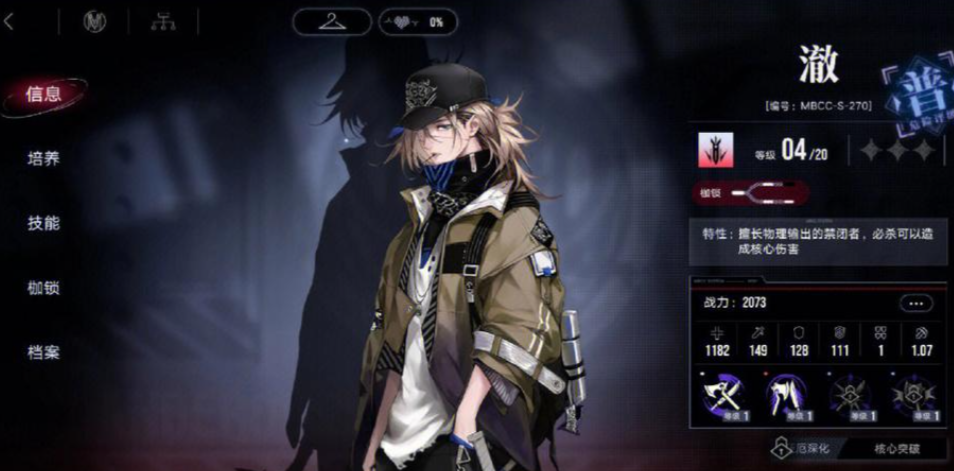Image resolution: width=954 pixels, height=471 pixels.
Task: Select the 信息 tab
Action: pyautogui.click(x=44, y=95)
